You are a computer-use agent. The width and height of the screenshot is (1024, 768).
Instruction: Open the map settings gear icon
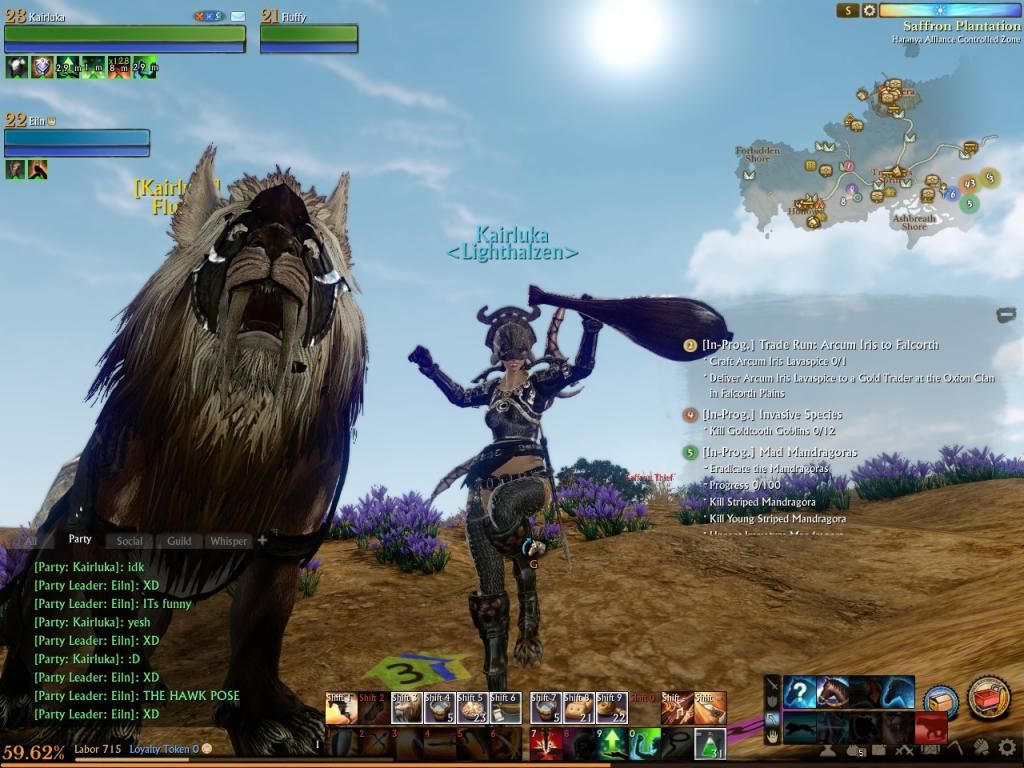click(870, 11)
